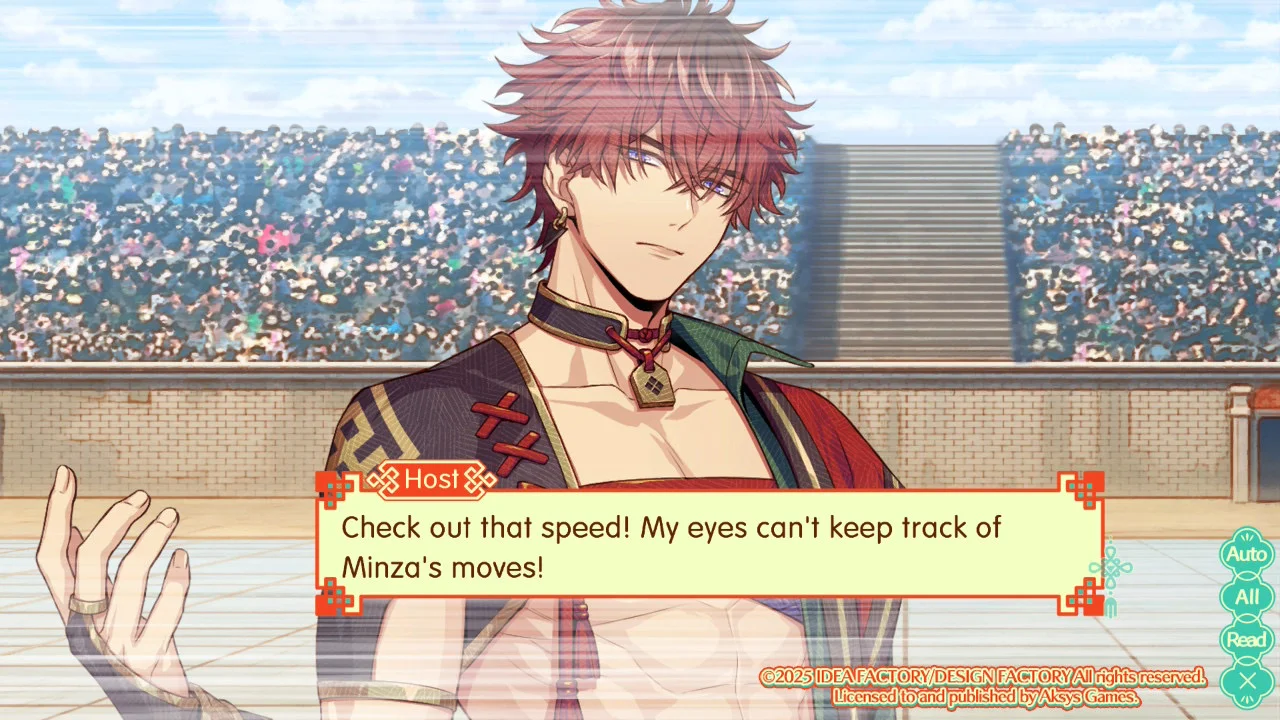Click the knot emblem right of Host name
The width and height of the screenshot is (1280, 720).
point(477,480)
